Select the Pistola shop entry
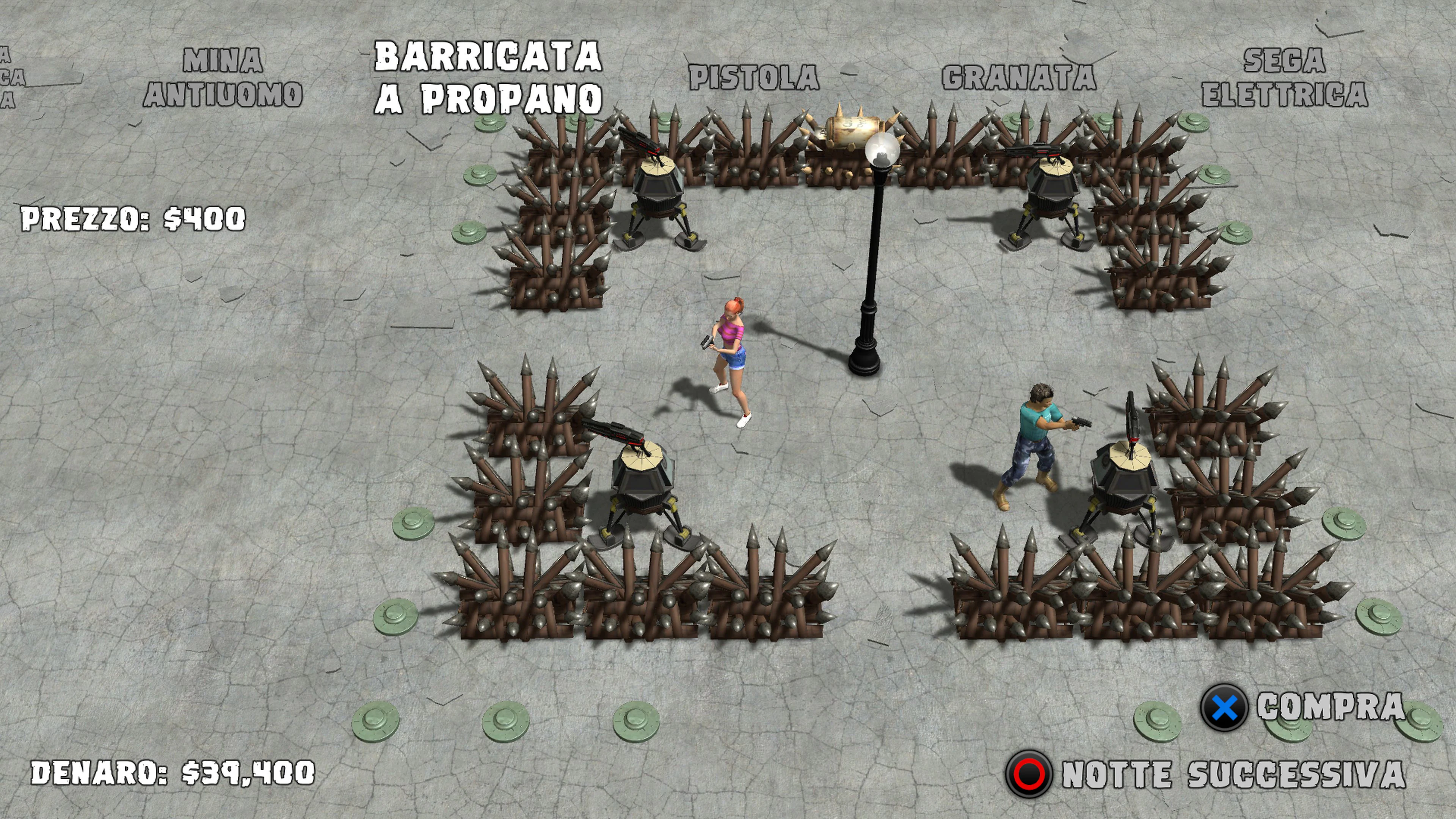Image resolution: width=1456 pixels, height=819 pixels. (754, 77)
